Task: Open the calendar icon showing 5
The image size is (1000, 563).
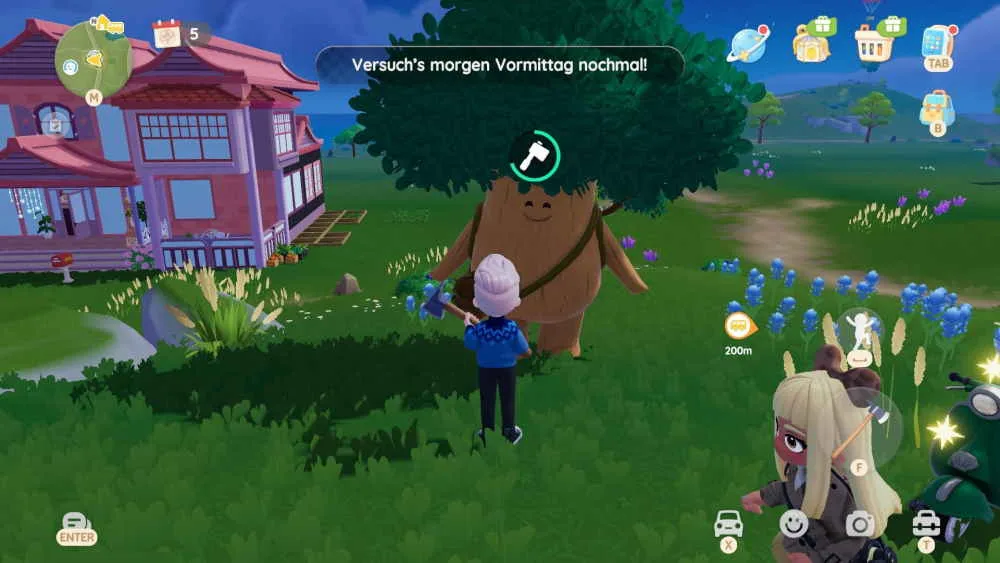Action: point(167,35)
